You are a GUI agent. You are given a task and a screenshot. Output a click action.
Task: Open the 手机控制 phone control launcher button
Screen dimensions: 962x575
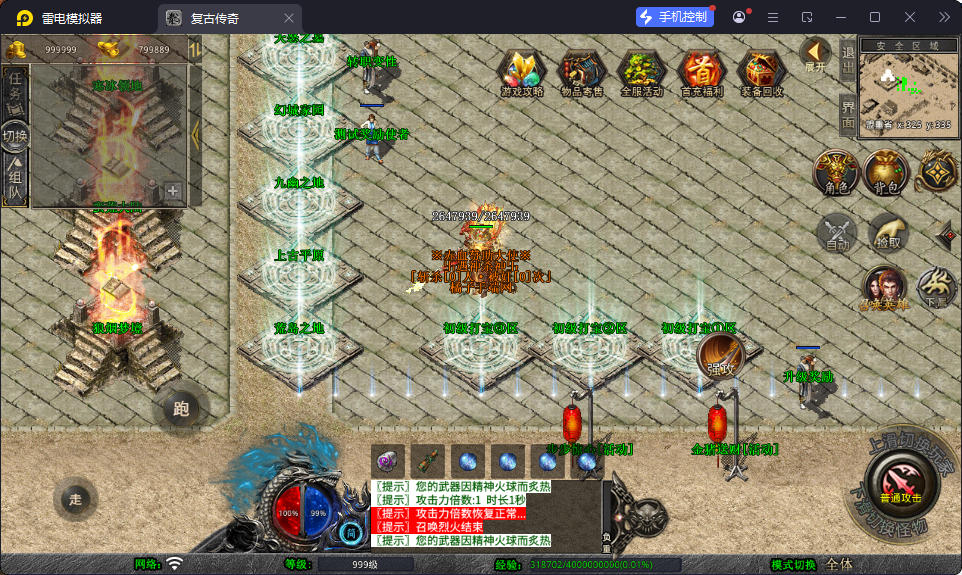(x=674, y=17)
